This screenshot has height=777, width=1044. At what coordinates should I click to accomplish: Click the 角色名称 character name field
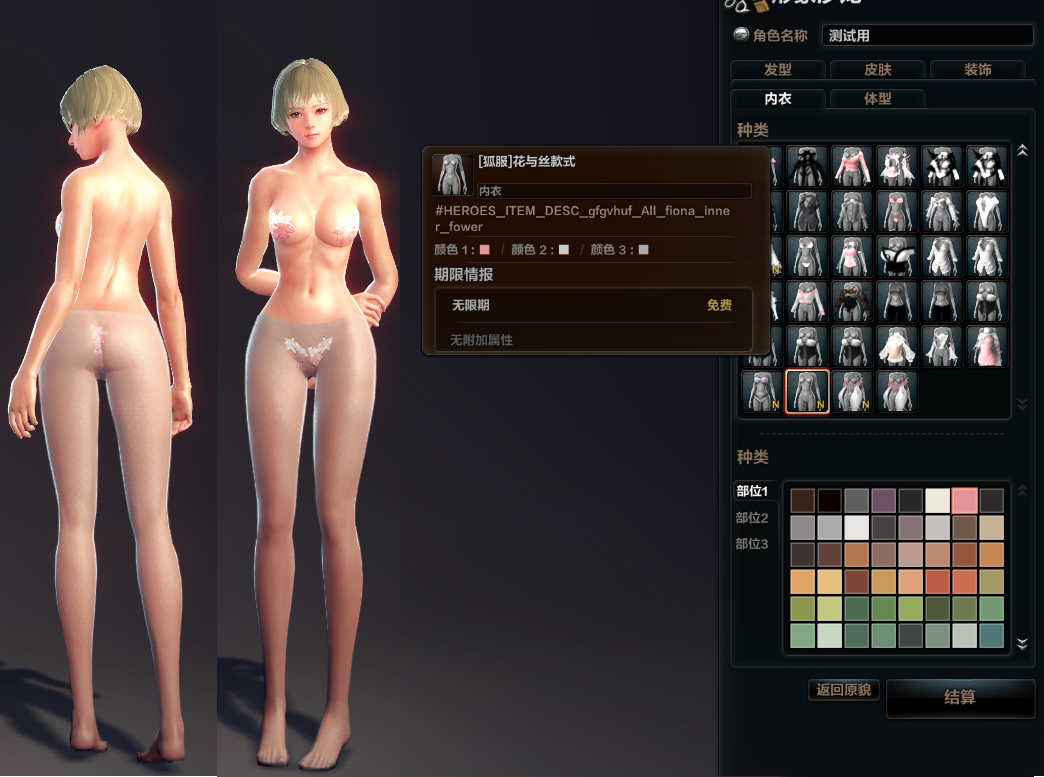(x=927, y=35)
